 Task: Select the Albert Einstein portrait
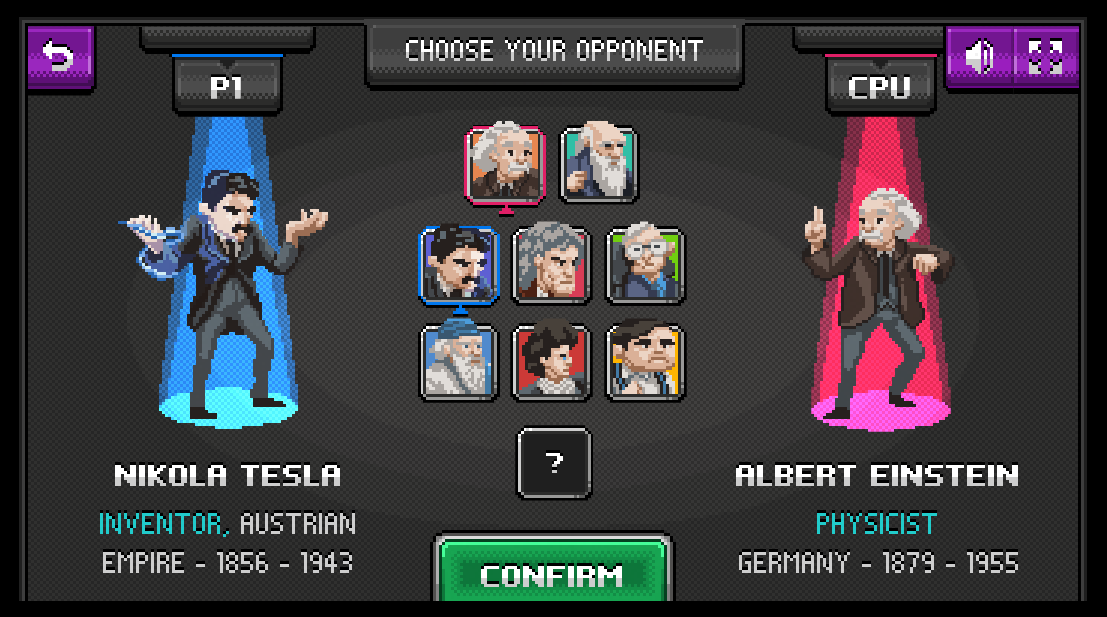(x=505, y=164)
